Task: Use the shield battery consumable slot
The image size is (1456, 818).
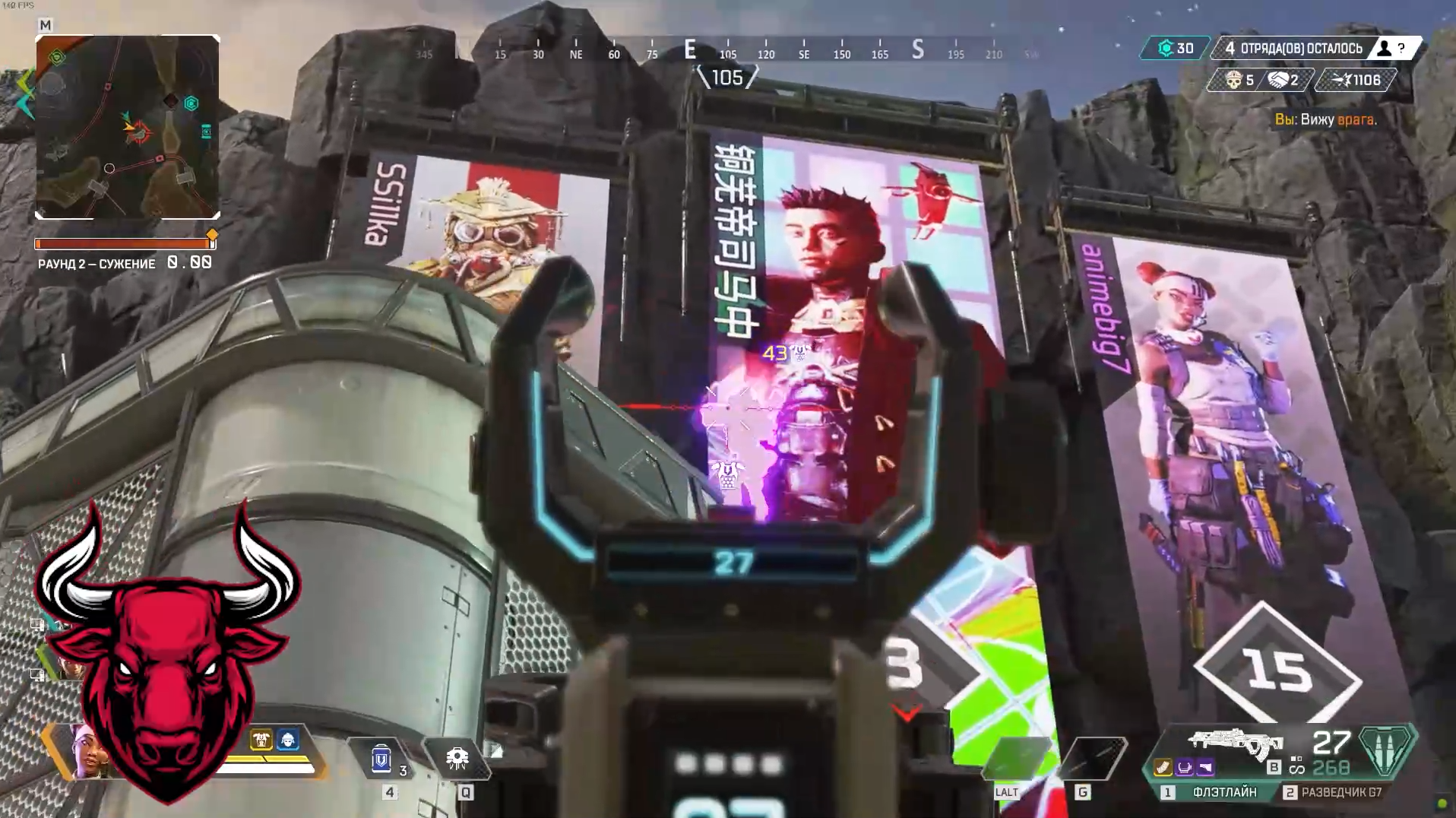Action: point(382,759)
